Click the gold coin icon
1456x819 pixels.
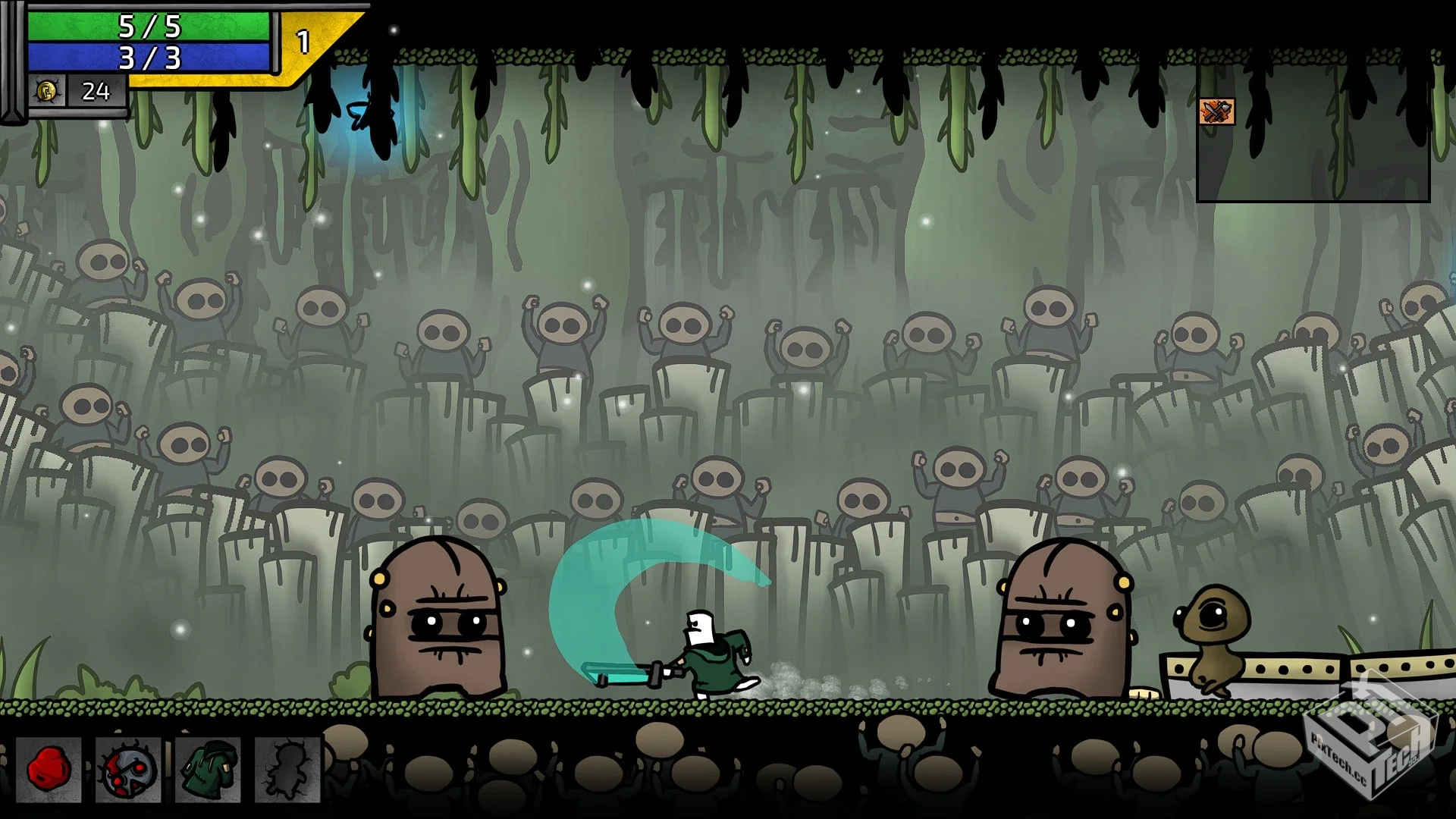pyautogui.click(x=45, y=92)
